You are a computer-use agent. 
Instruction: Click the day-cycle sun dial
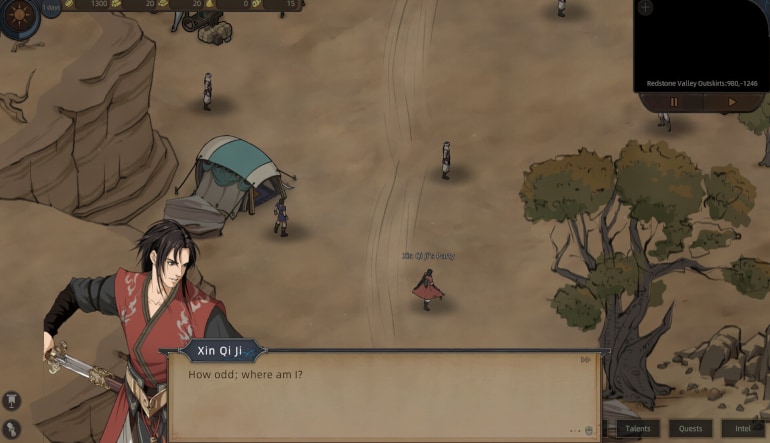pyautogui.click(x=18, y=15)
